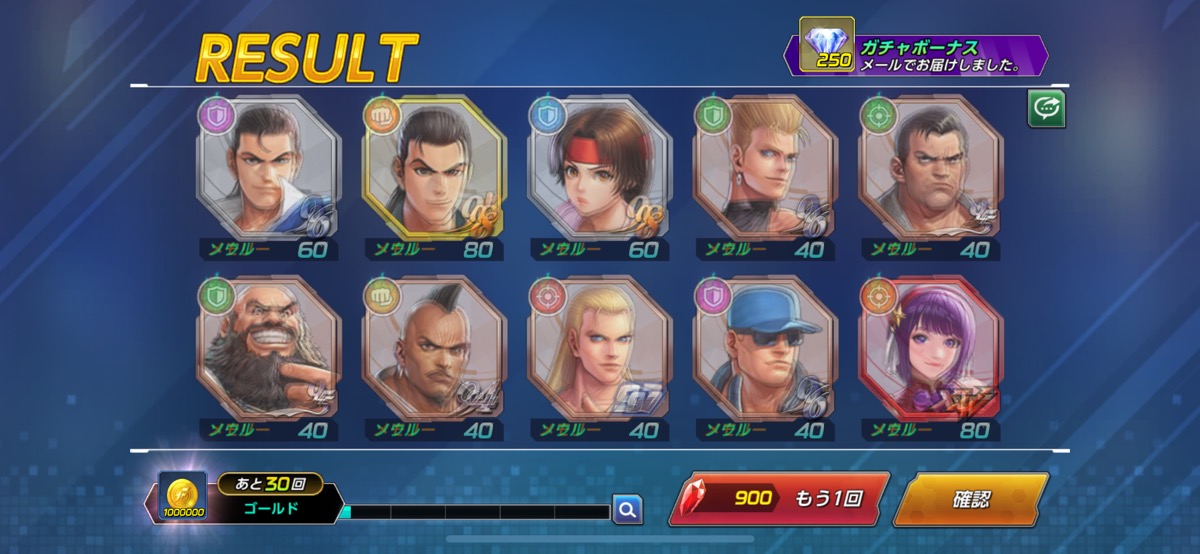Tap the green share icon button
This screenshot has height=554, width=1200.
pos(1047,110)
